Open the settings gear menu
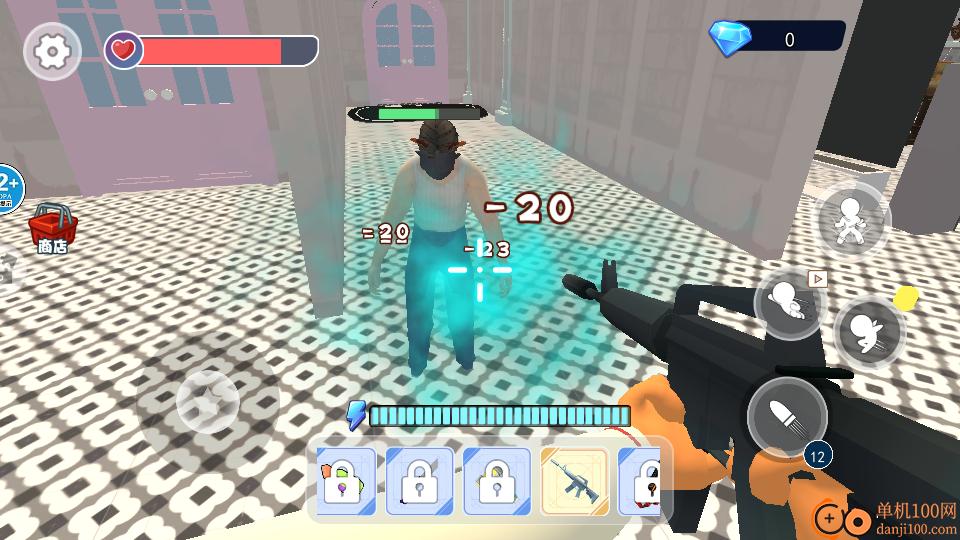The width and height of the screenshot is (960, 540). coord(52,51)
